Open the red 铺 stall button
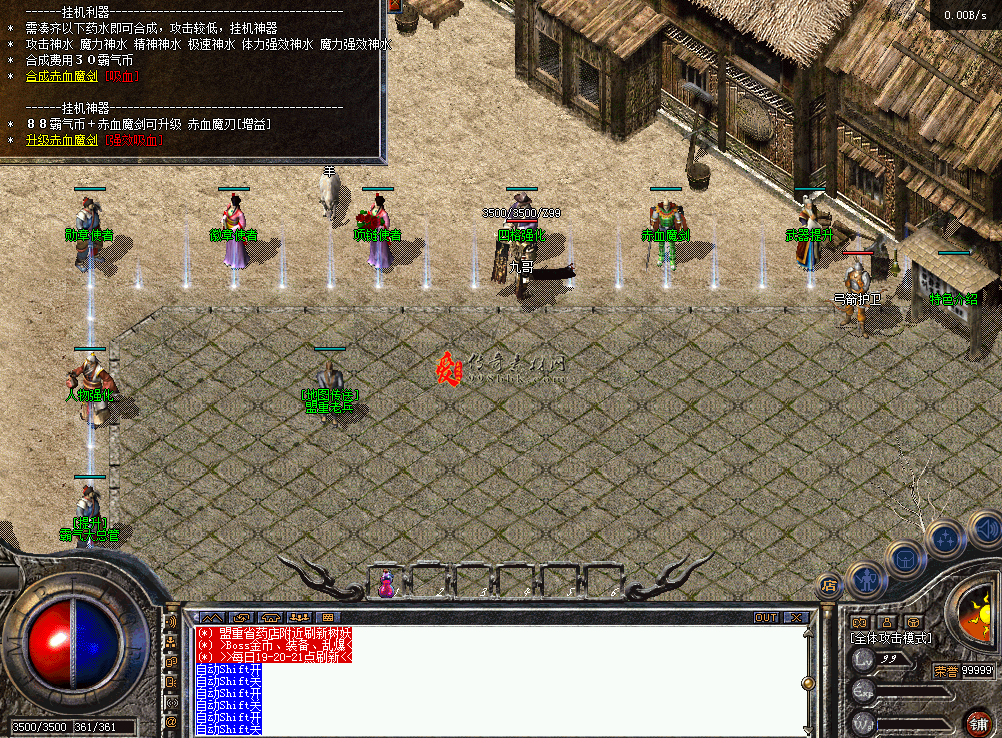 [977, 721]
